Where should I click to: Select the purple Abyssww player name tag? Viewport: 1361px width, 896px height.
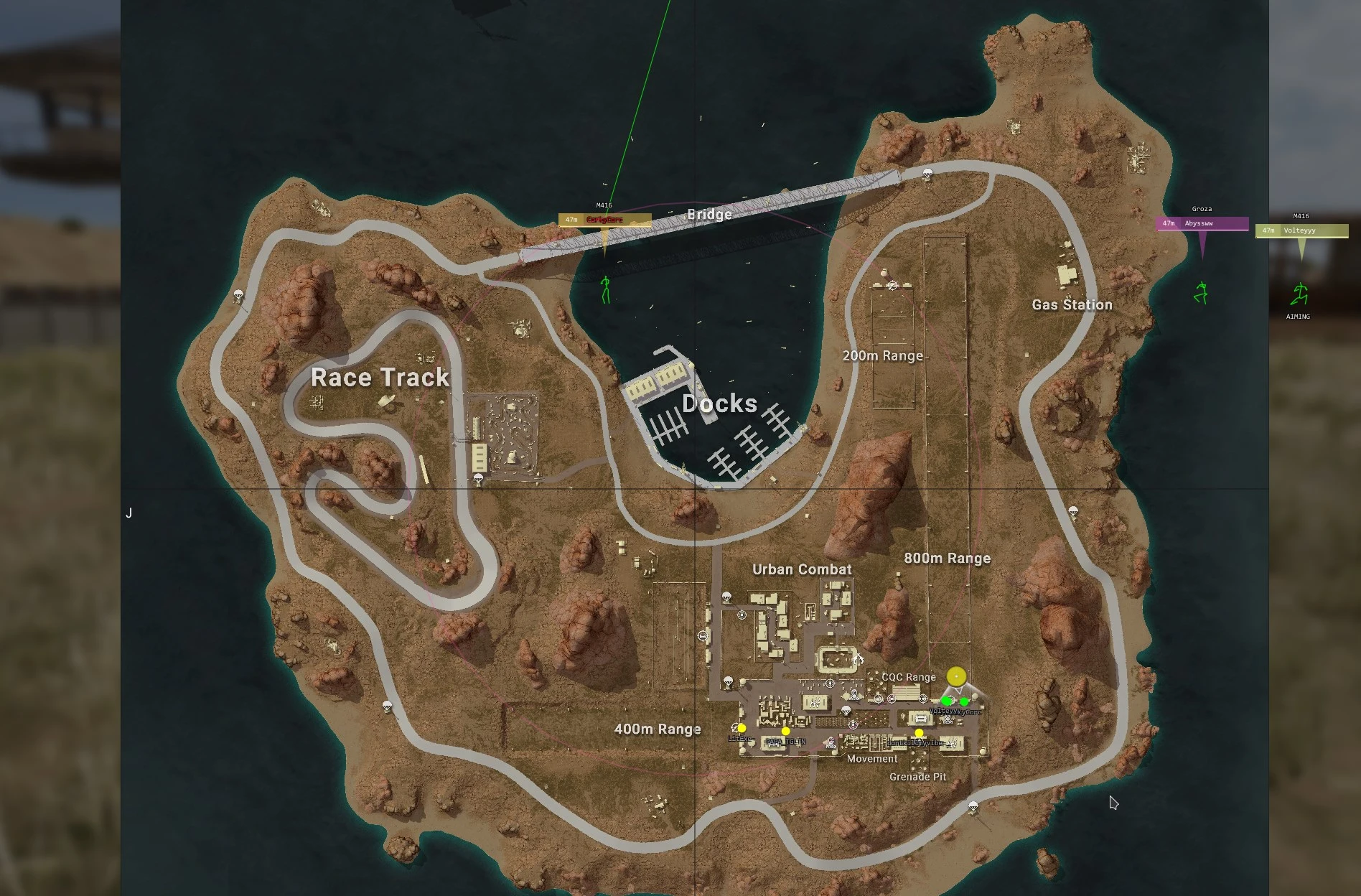coord(1202,223)
